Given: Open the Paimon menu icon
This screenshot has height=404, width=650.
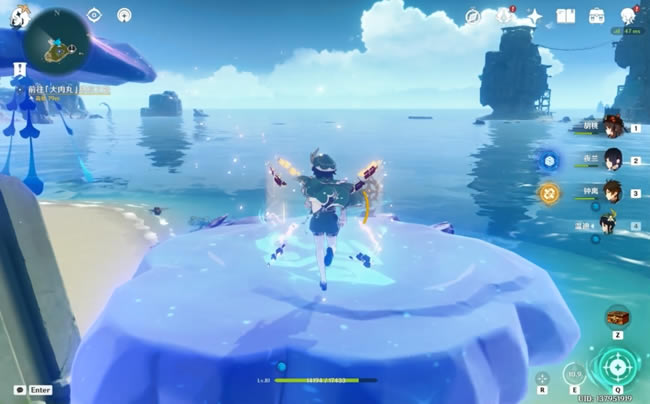Looking at the screenshot, I should [19, 16].
